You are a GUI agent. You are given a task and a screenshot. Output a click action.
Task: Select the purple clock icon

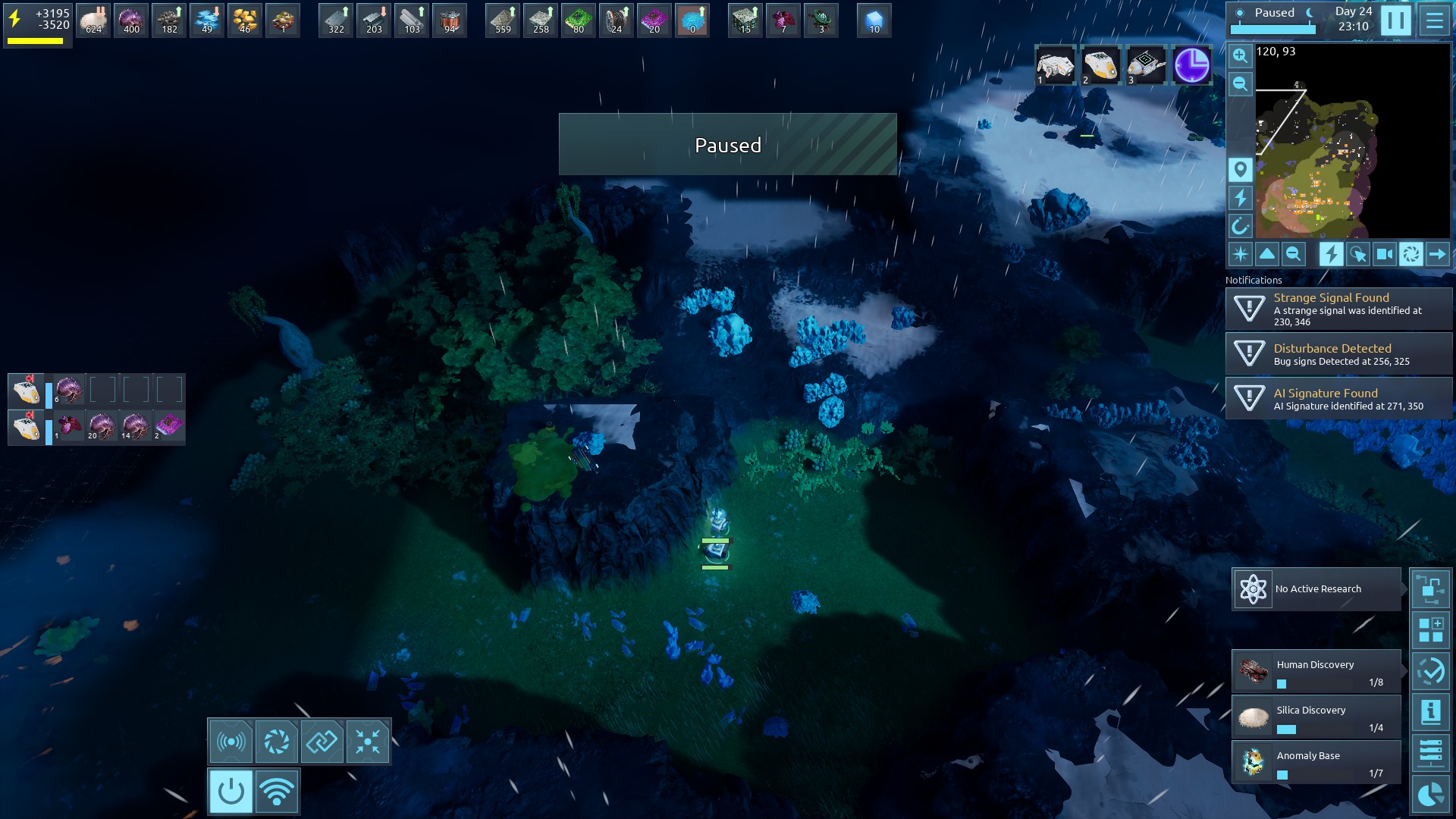[x=1191, y=65]
